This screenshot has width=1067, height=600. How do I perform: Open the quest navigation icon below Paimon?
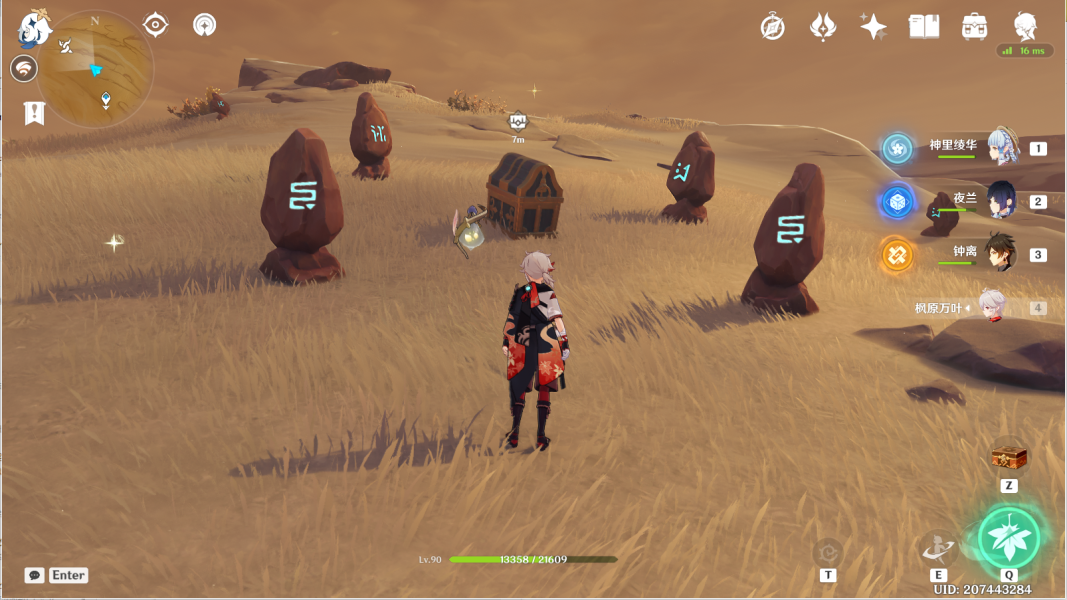tap(24, 69)
